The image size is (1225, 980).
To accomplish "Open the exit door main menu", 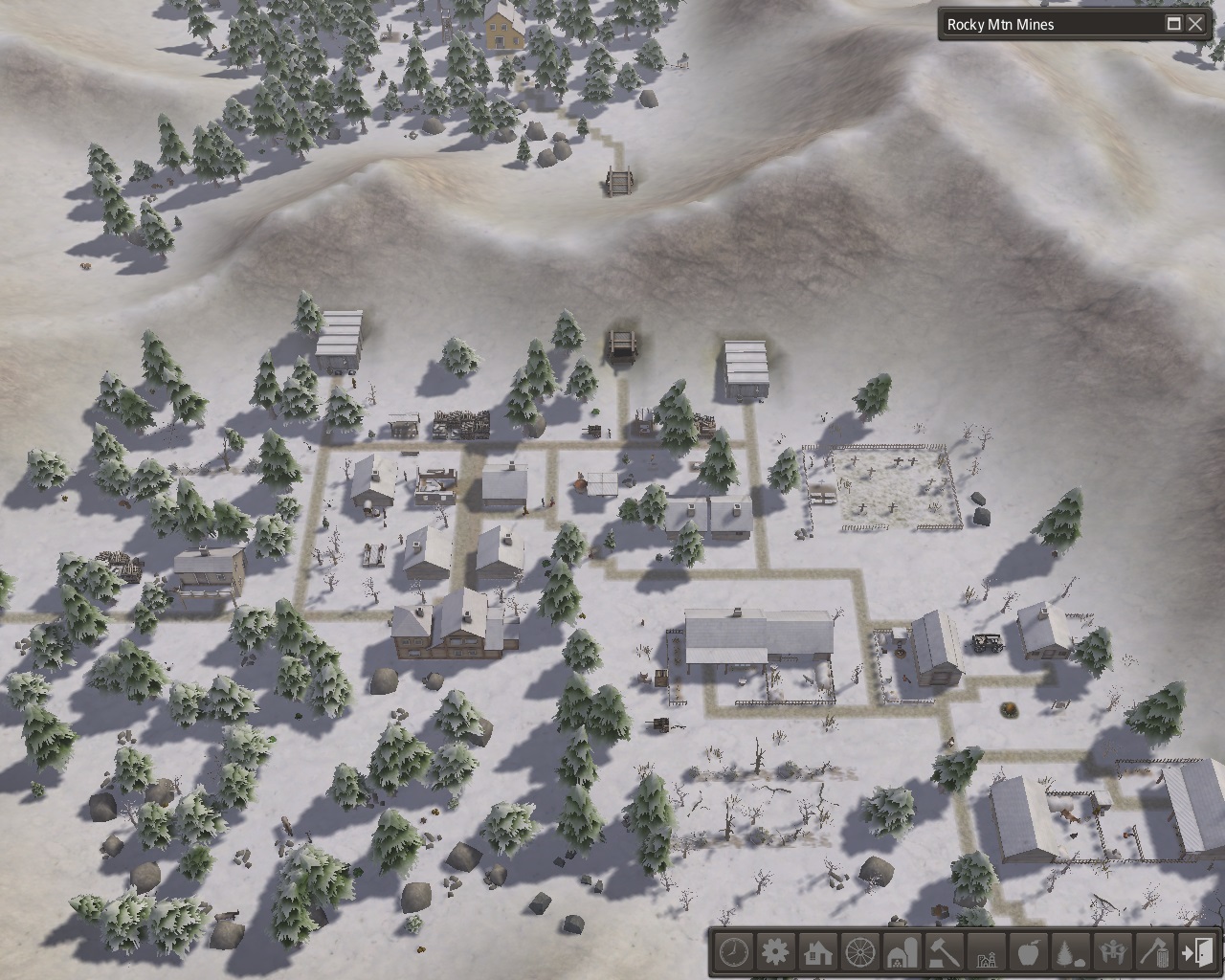I will pos(1197,952).
